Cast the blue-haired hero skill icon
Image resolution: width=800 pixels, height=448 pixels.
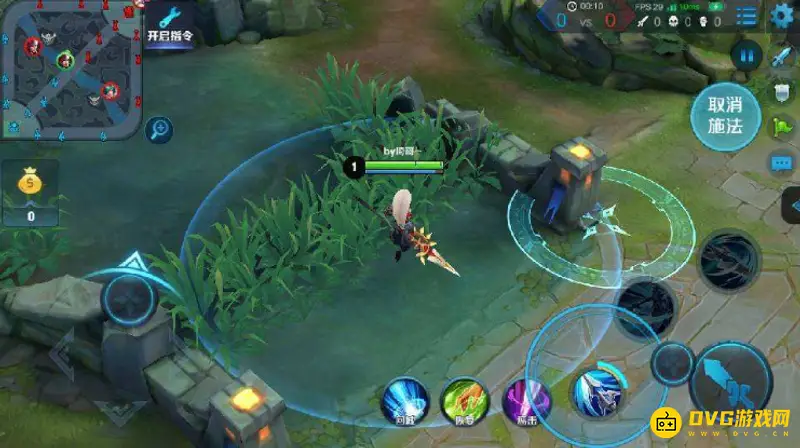(597, 390)
